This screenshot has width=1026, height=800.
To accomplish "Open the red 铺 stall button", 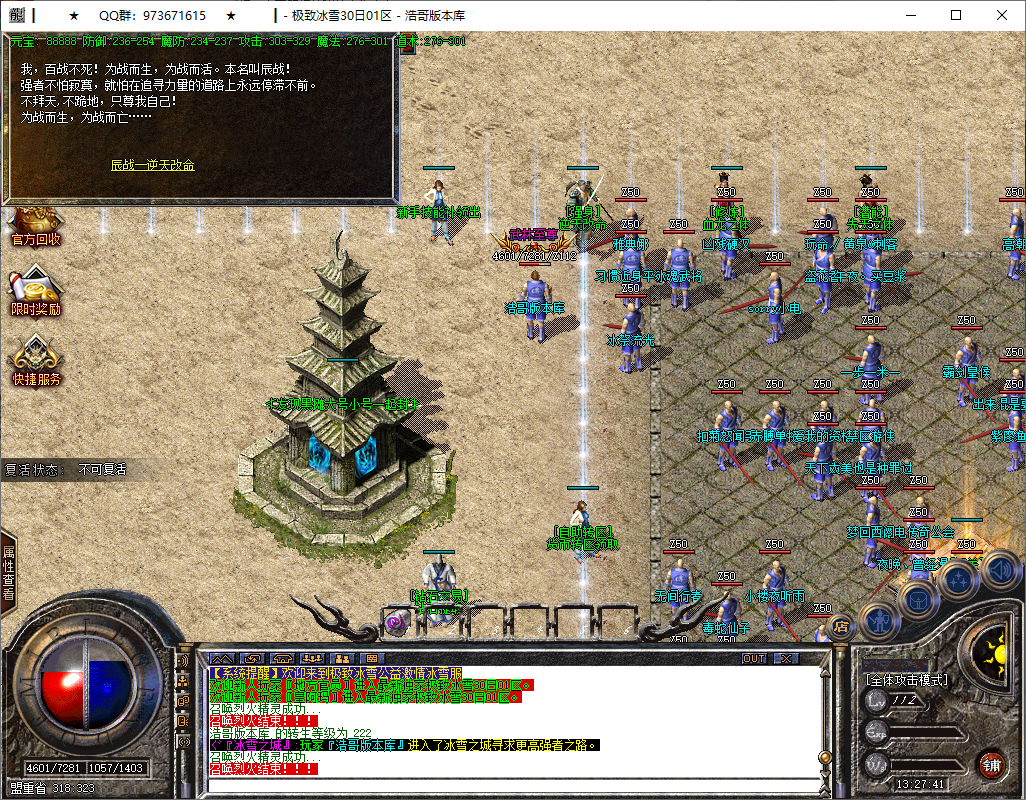I will (x=991, y=765).
